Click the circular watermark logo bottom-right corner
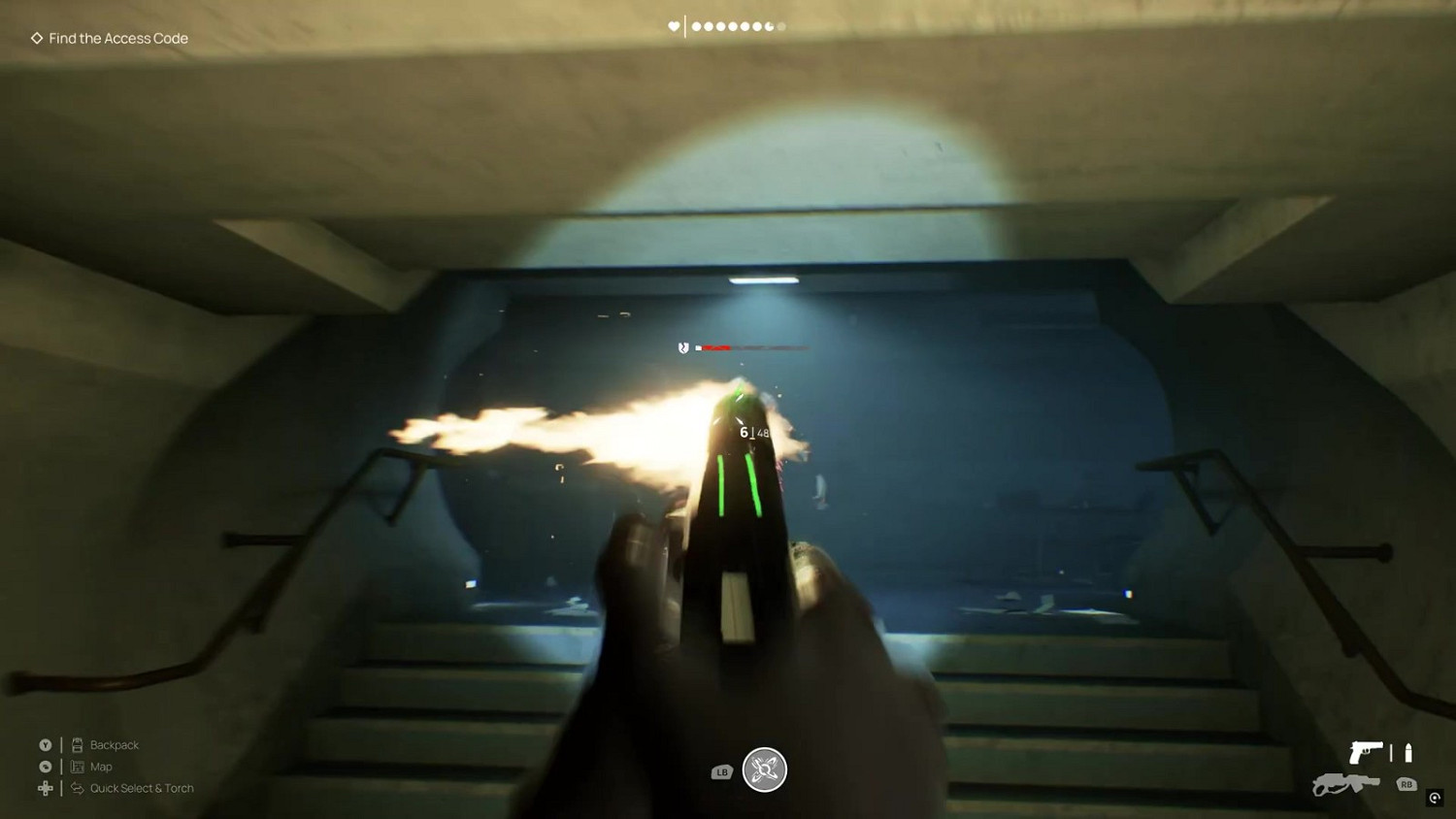The image size is (1456, 819). click(1433, 799)
